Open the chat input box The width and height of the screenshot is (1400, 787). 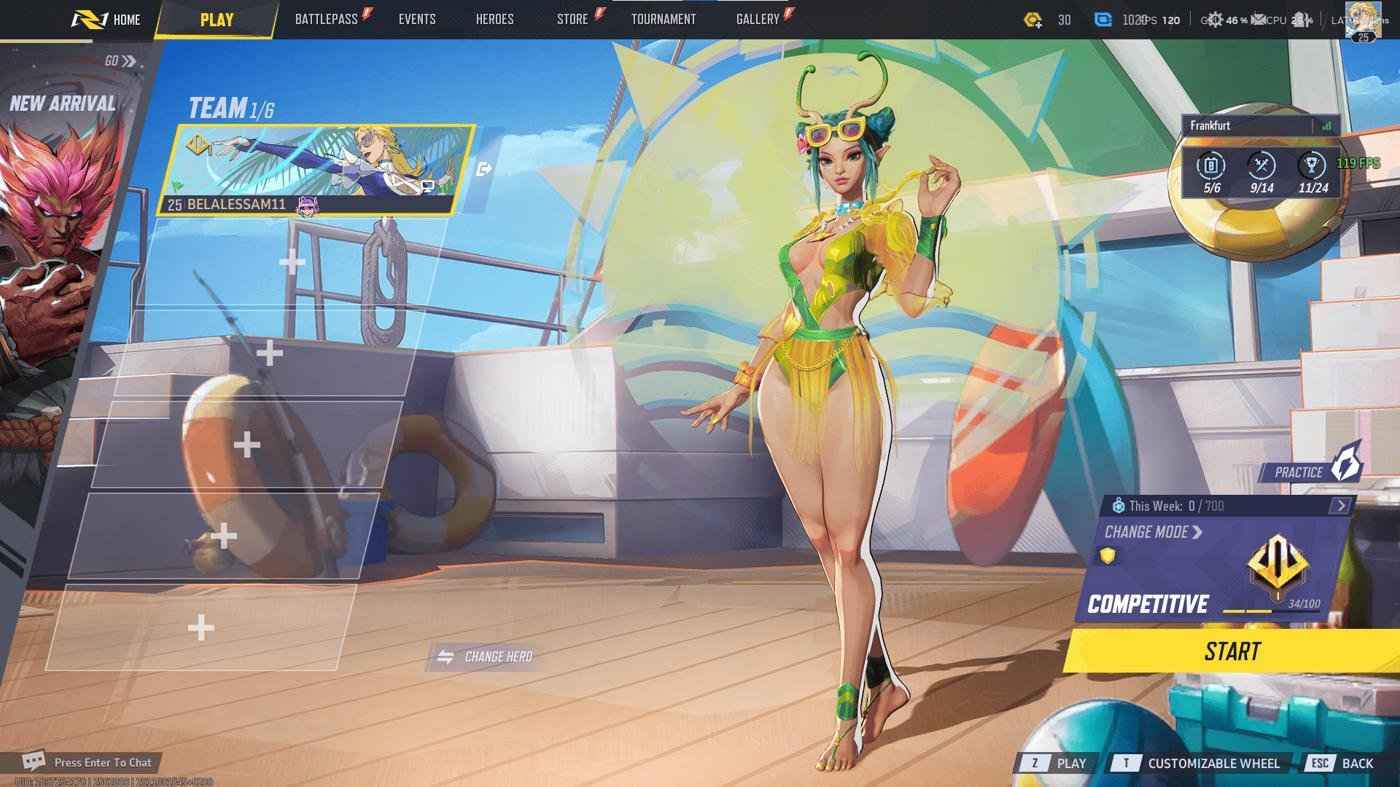(x=90, y=762)
